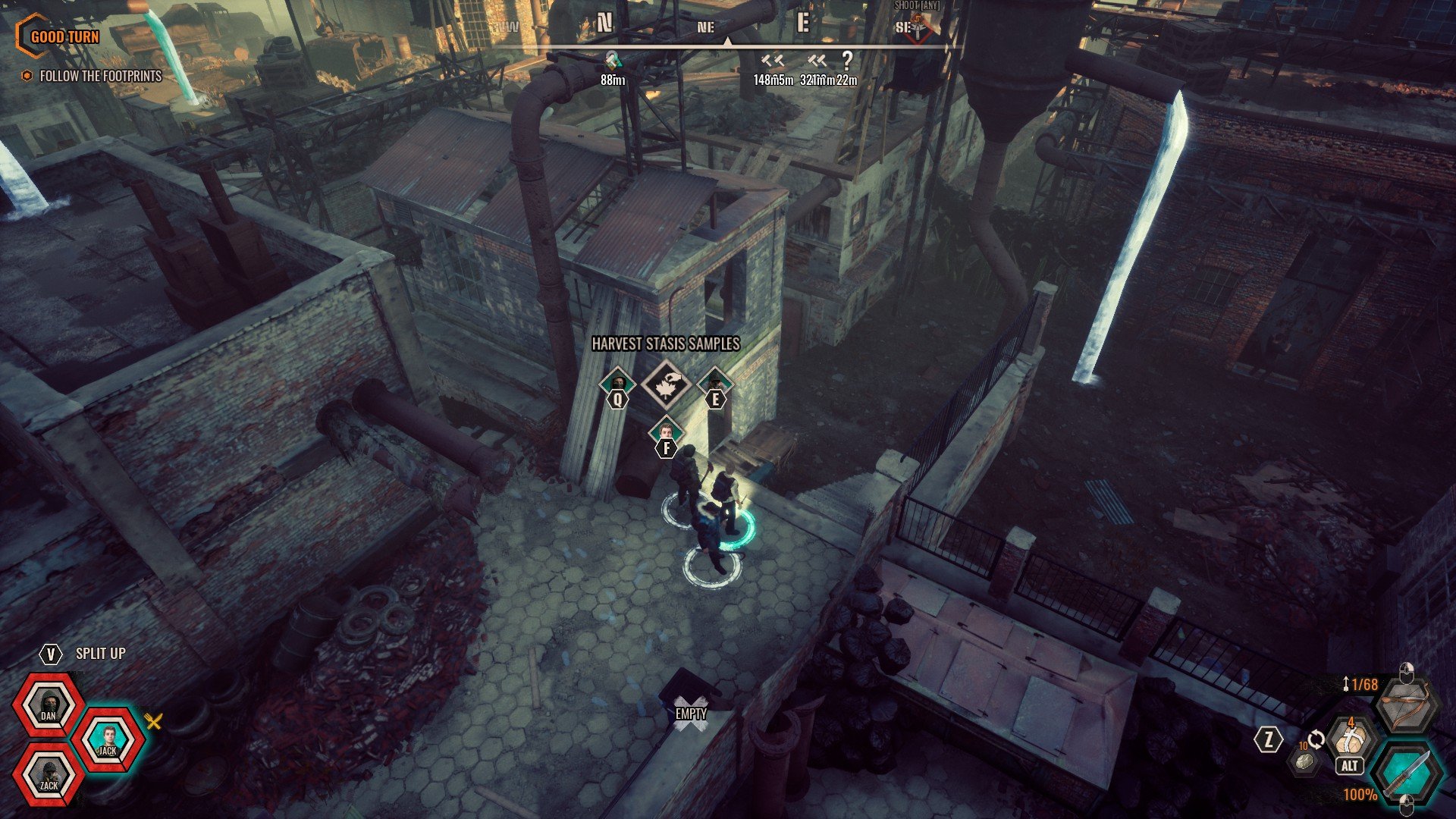This screenshot has height=819, width=1456.
Task: Click the Follow the Footprints objective
Action: click(x=100, y=76)
